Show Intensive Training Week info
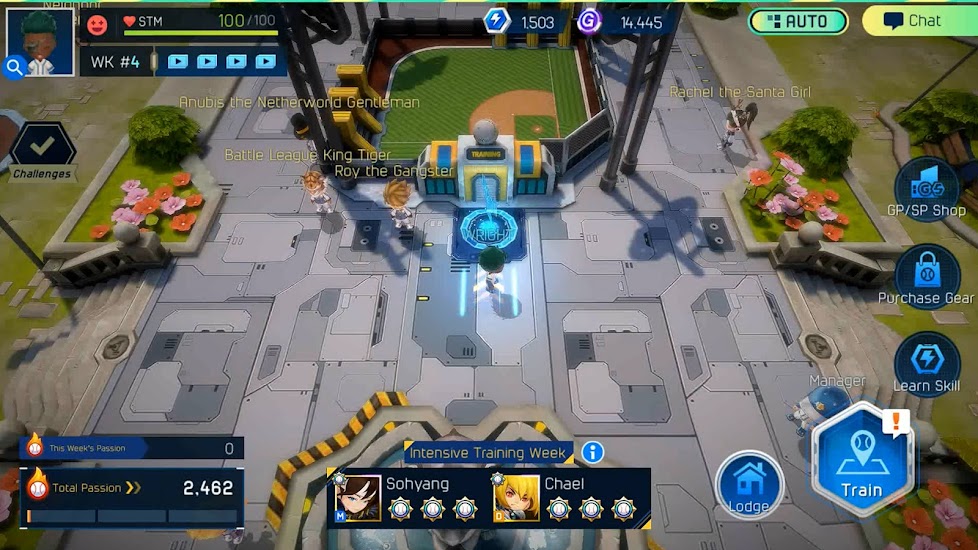The height and width of the screenshot is (550, 978). pos(593,453)
